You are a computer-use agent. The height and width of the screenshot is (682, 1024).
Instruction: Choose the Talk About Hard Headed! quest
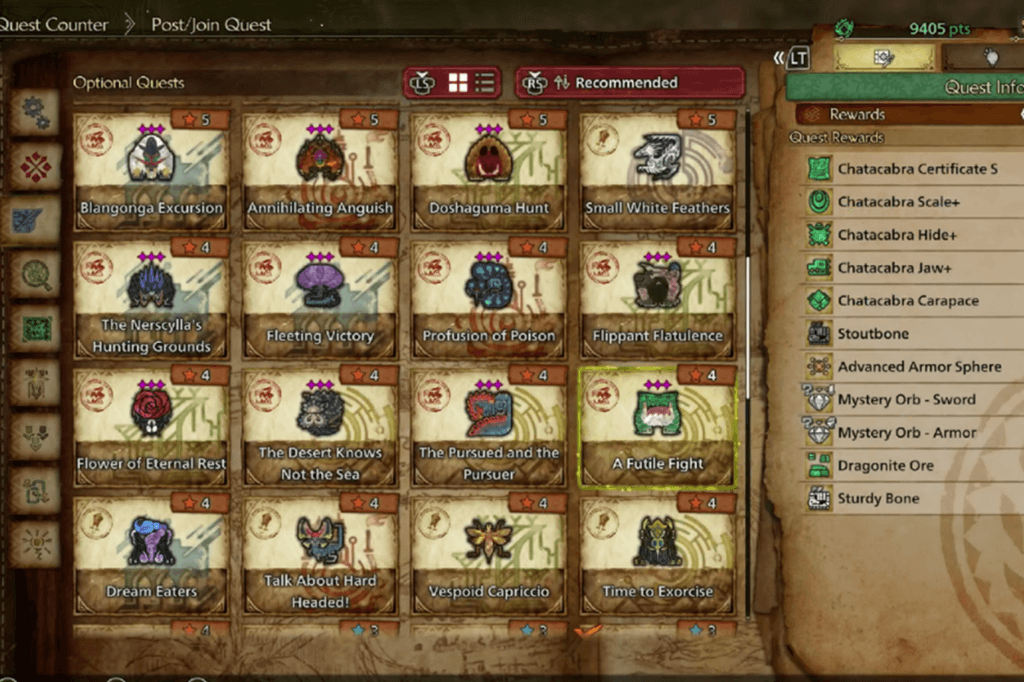320,555
